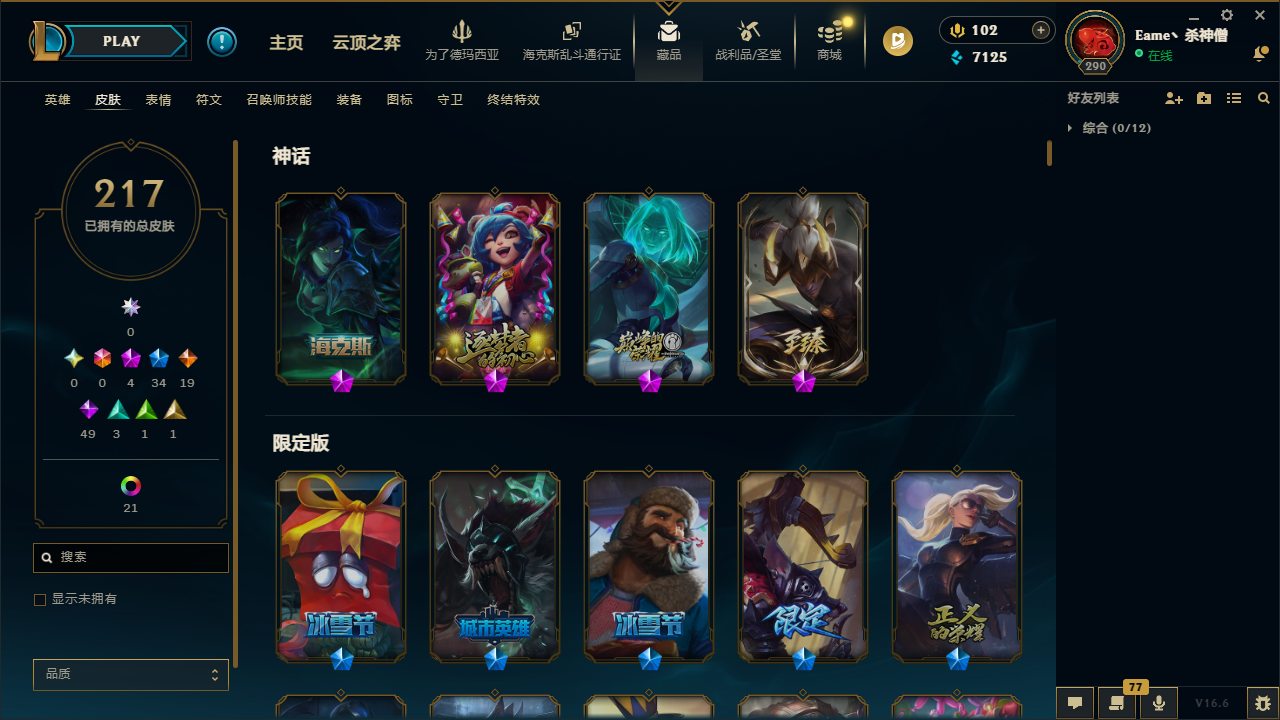
Task: View the patch notes with 77 badge
Action: 1116,703
